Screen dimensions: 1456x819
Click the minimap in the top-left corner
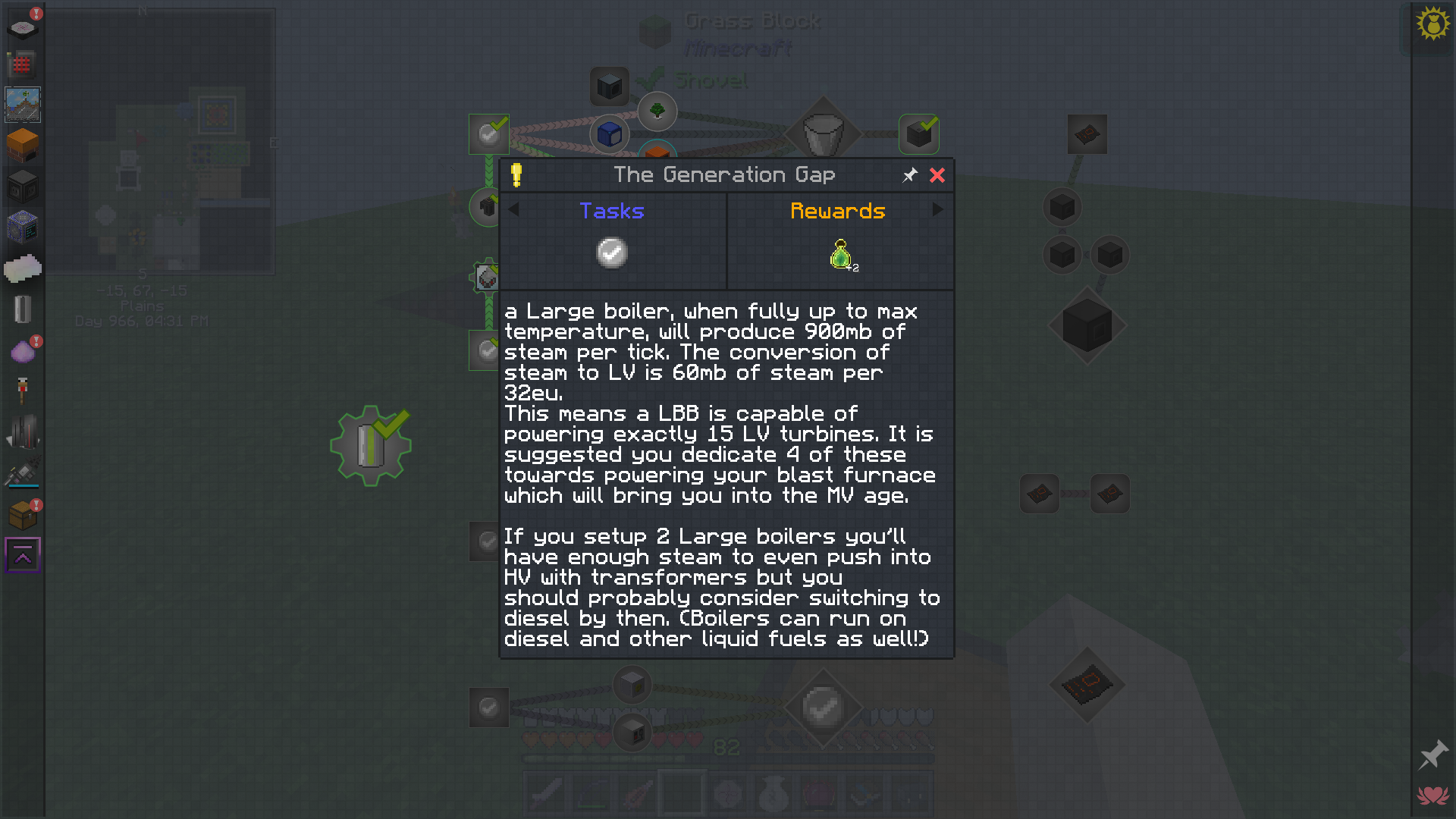[163, 140]
